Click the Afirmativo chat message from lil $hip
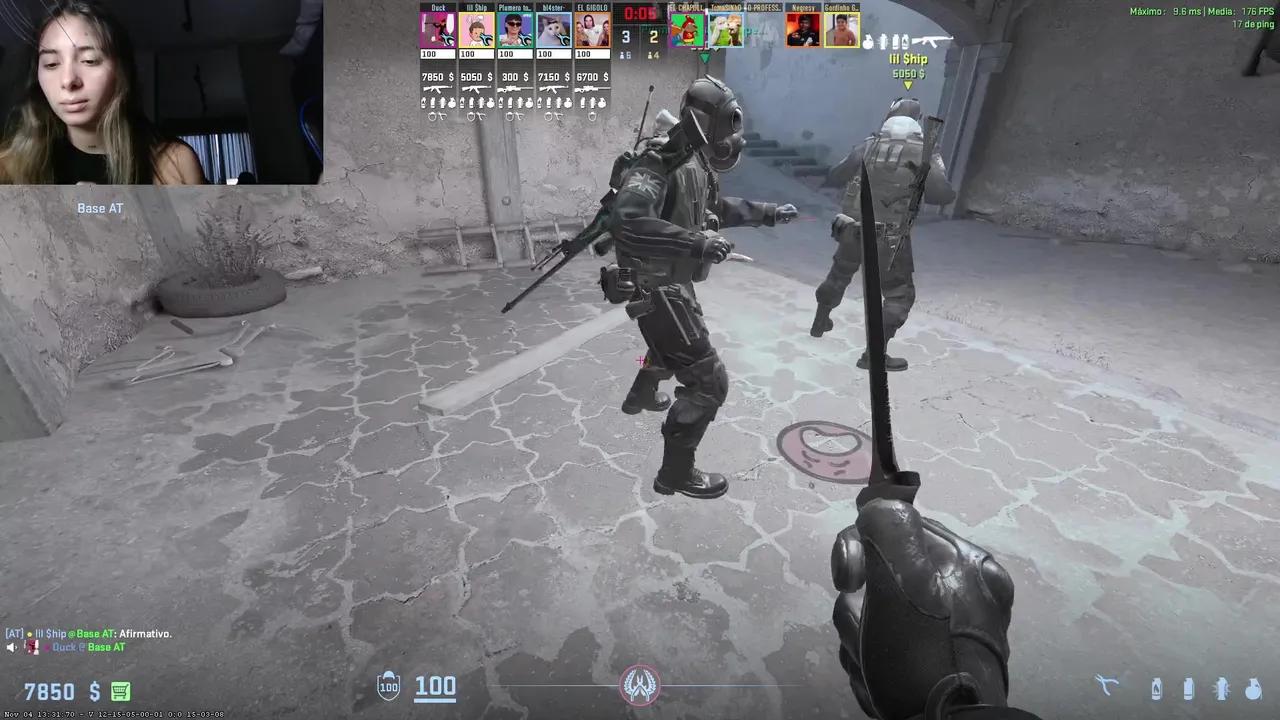Screen dimensions: 1280x720 pos(87,633)
